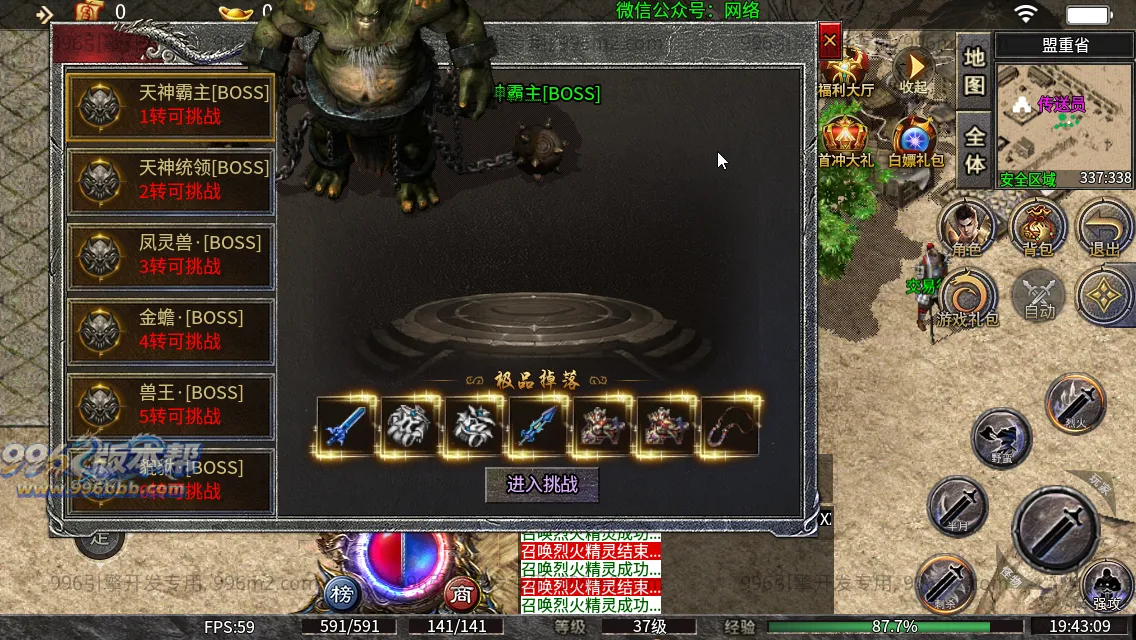Close the boss challenge window
The image size is (1136, 640).
[x=829, y=42]
